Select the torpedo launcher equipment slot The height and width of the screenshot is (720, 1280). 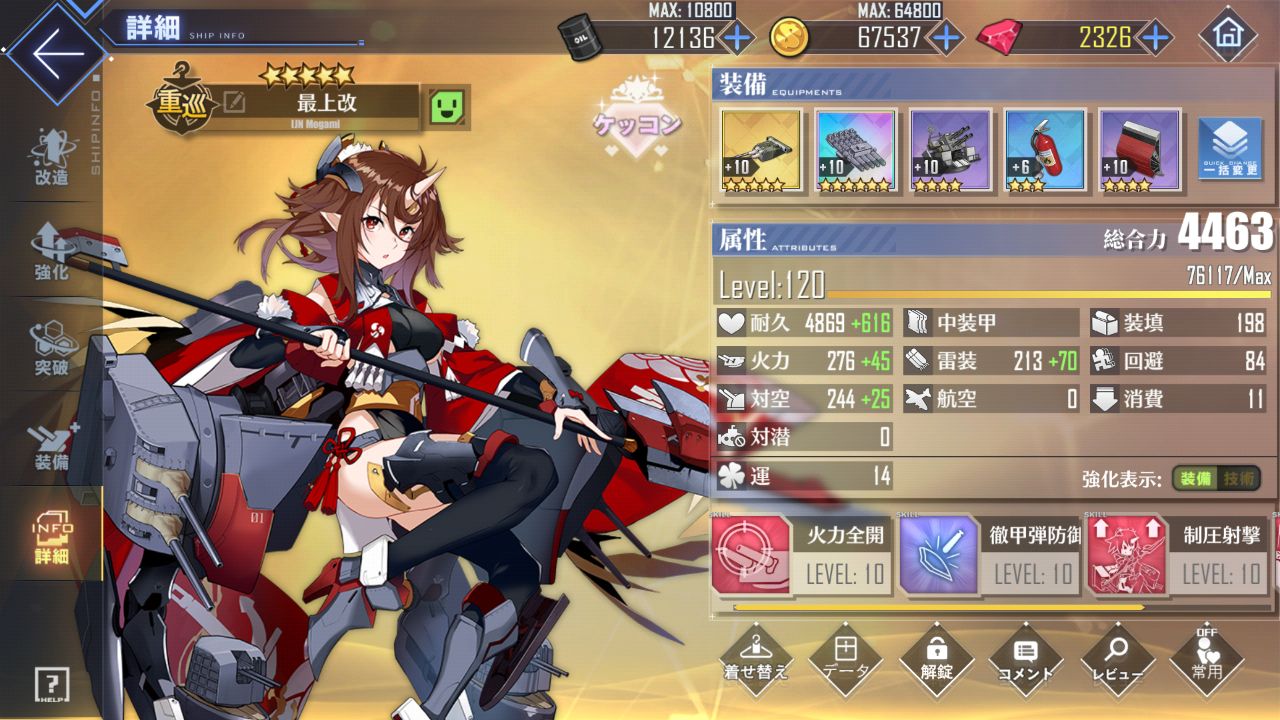pyautogui.click(x=855, y=150)
